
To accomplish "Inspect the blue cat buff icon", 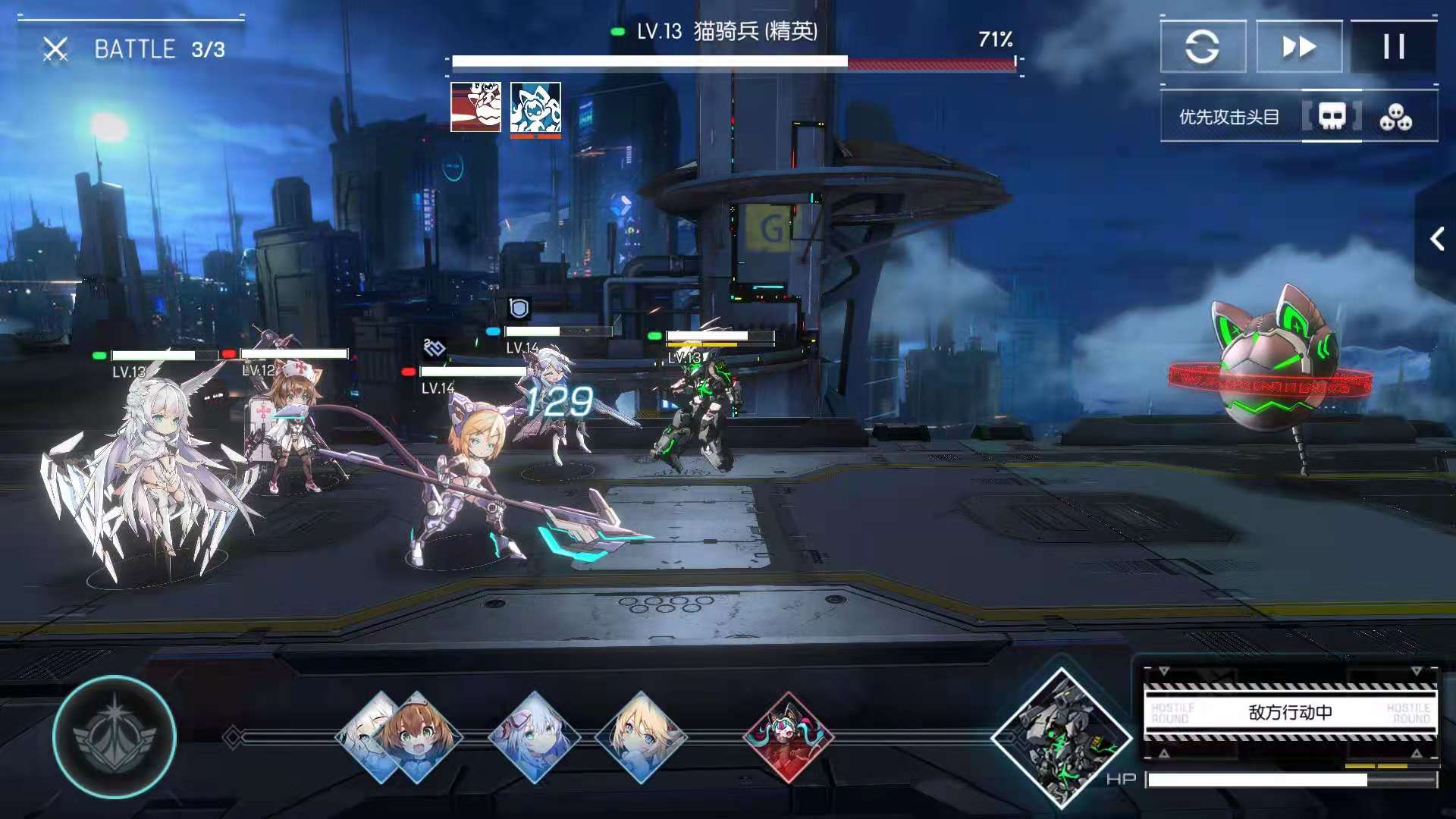I will pyautogui.click(x=535, y=107).
